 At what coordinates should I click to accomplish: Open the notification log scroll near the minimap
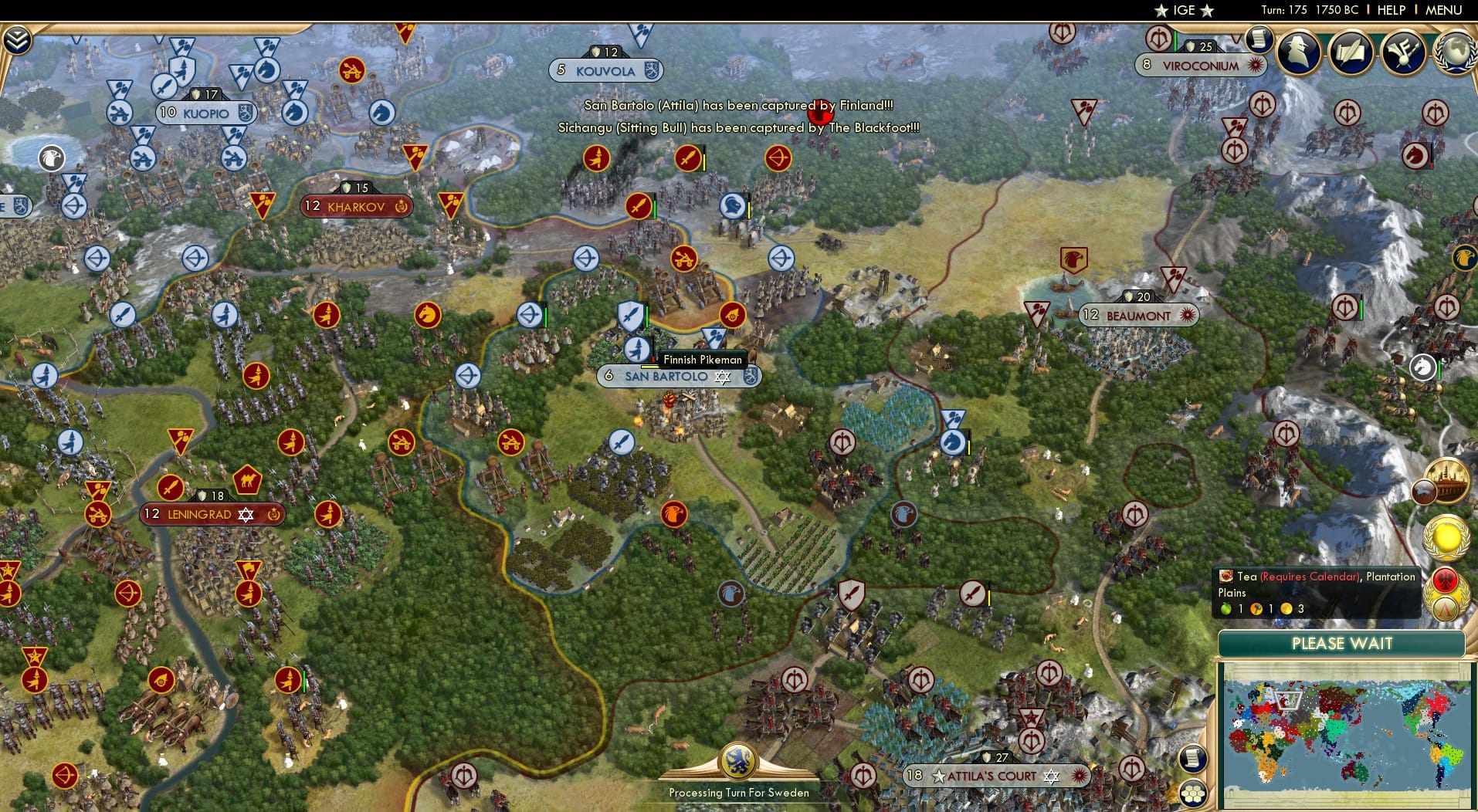coord(1193,759)
